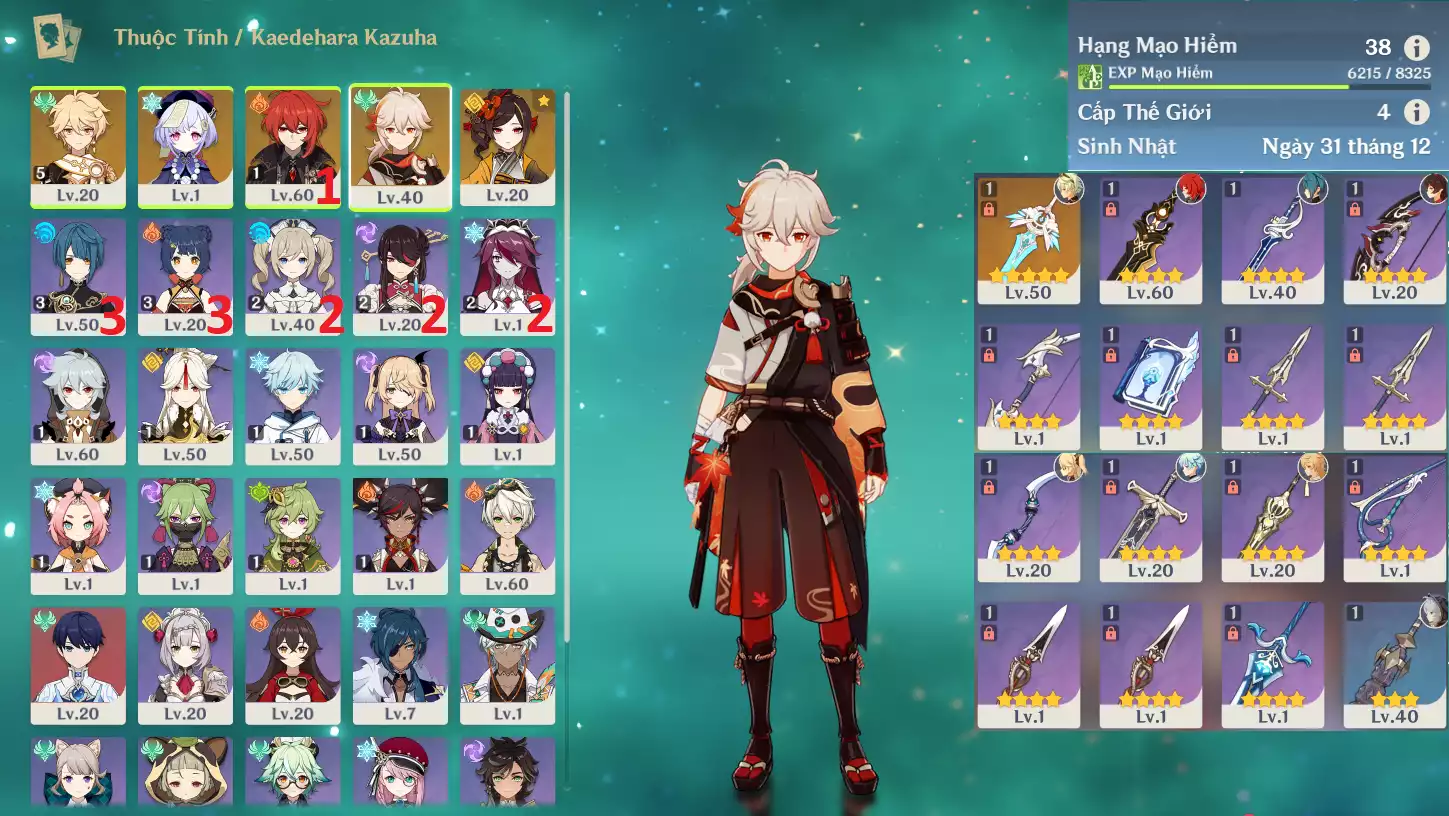Pick Xingqiu's Lv.50 character card
This screenshot has height=816, width=1449.
click(x=78, y=276)
